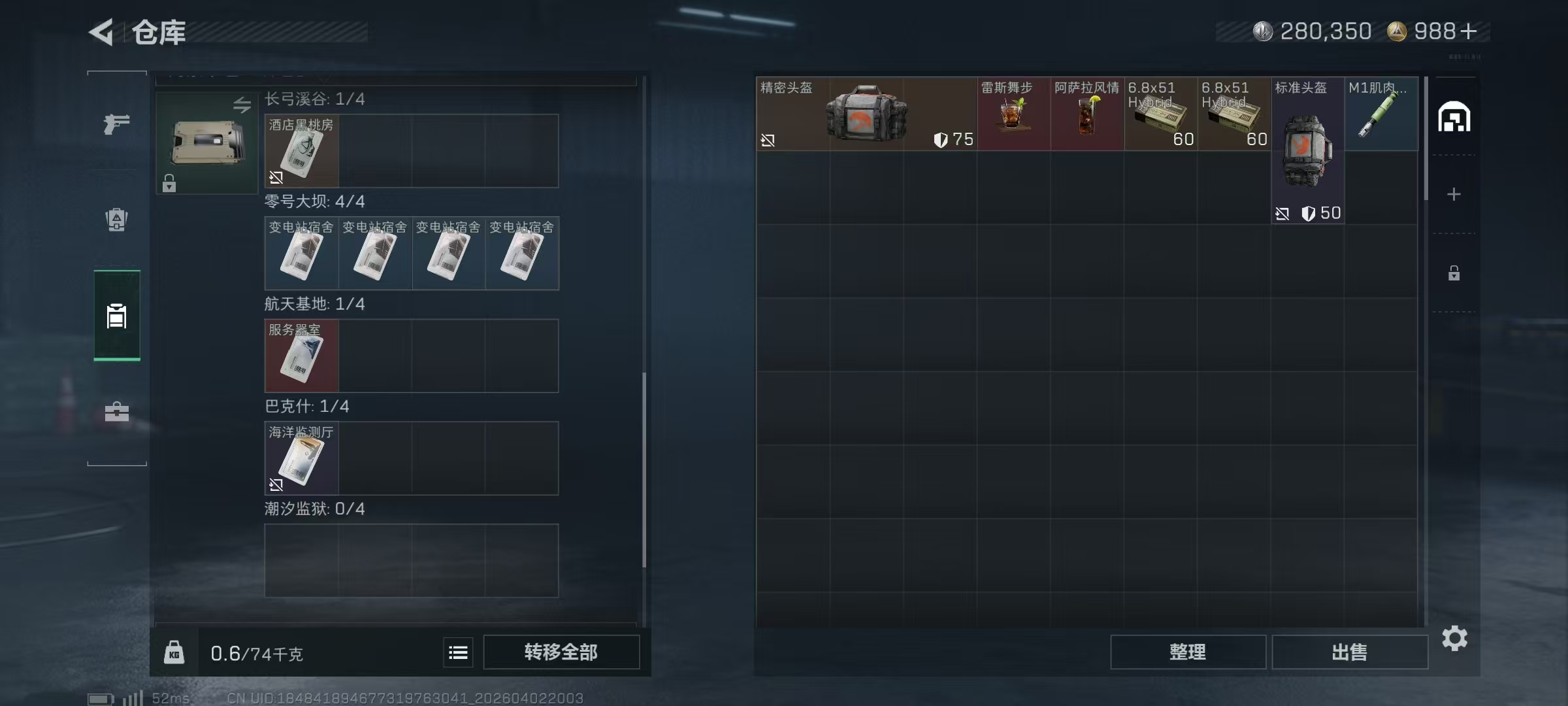Click the warehouse storage icon on right sidebar
This screenshot has height=706, width=1568.
pyautogui.click(x=1456, y=116)
